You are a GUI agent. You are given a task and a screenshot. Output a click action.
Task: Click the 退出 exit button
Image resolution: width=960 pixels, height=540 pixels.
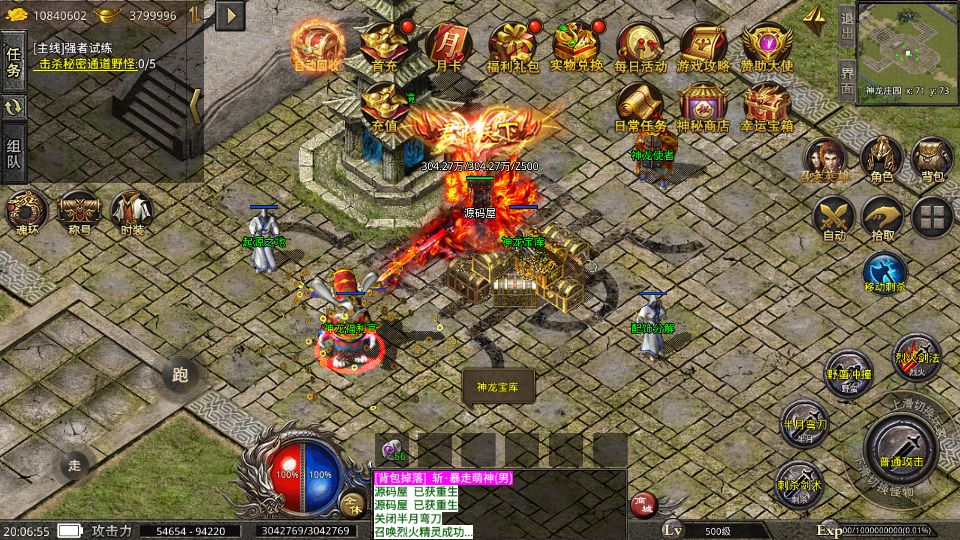pyautogui.click(x=847, y=26)
